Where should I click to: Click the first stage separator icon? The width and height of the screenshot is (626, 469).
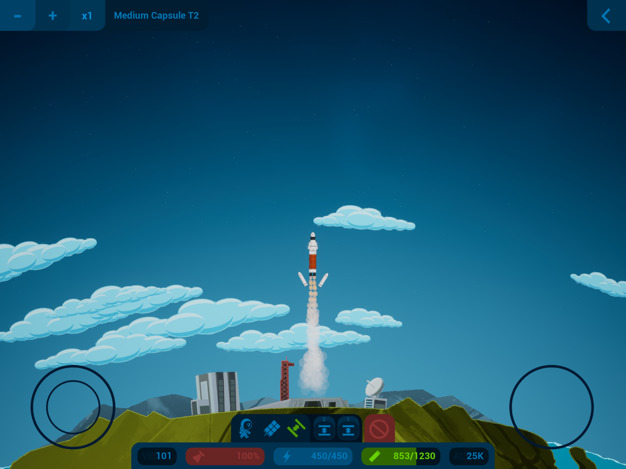pyautogui.click(x=324, y=429)
